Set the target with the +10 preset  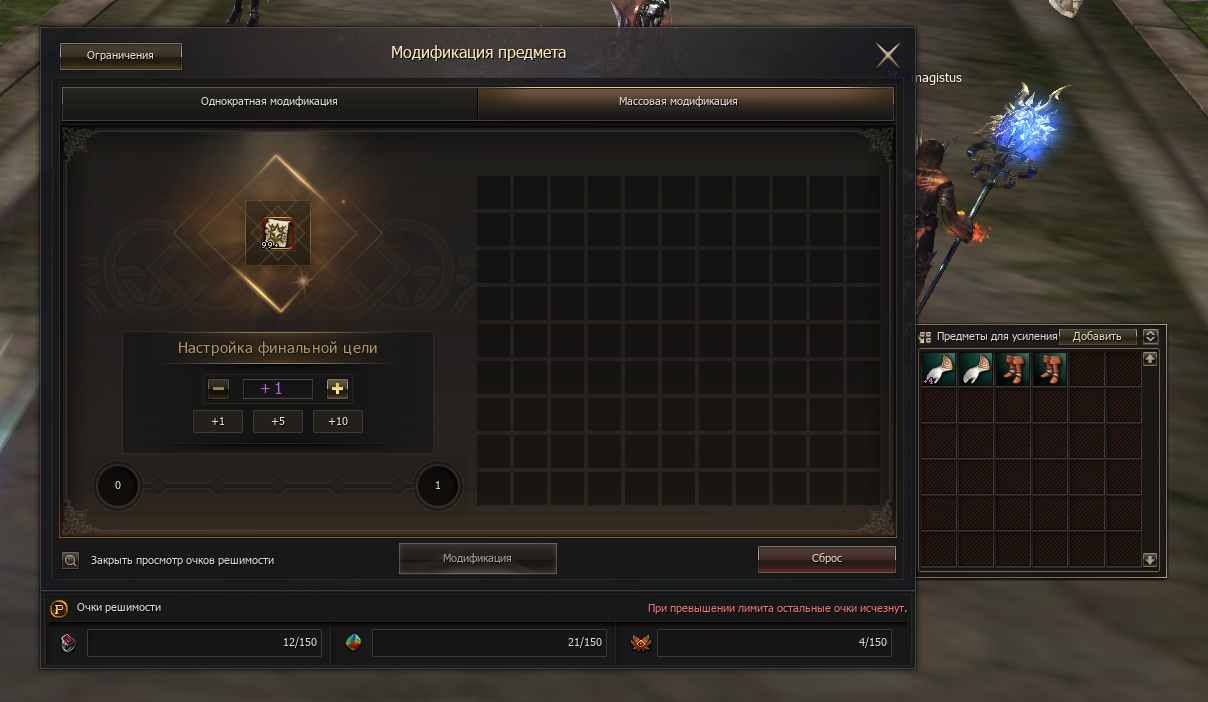338,422
